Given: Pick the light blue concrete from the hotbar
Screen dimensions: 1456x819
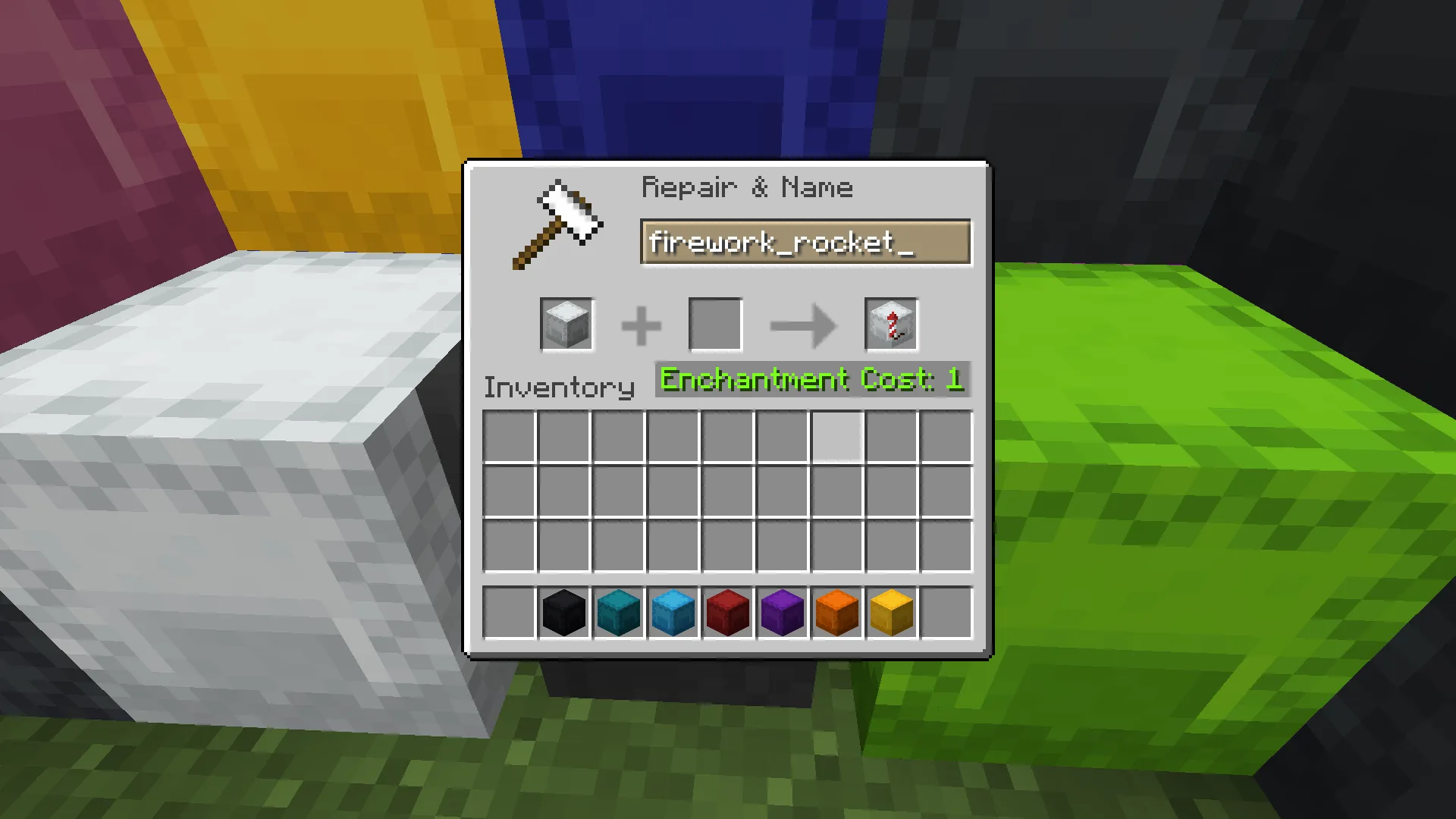Looking at the screenshot, I should point(673,612).
